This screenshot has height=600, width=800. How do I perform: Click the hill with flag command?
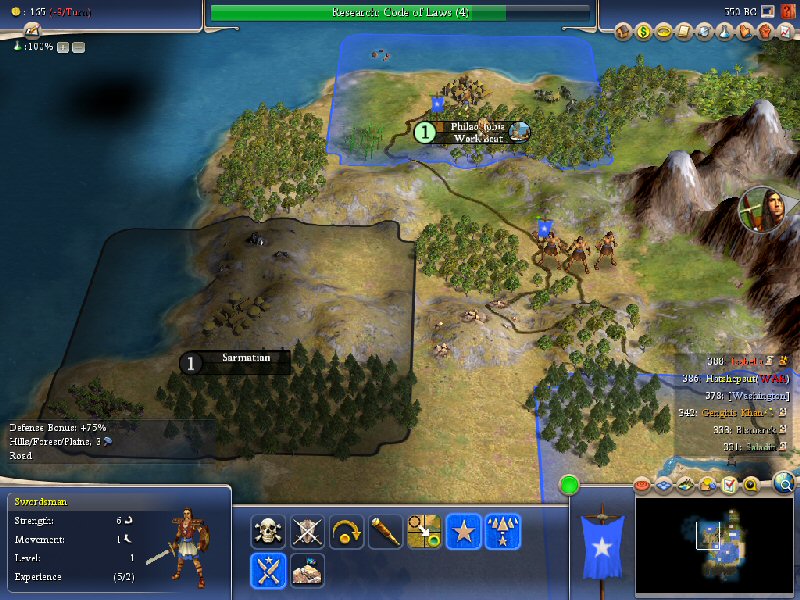click(306, 570)
